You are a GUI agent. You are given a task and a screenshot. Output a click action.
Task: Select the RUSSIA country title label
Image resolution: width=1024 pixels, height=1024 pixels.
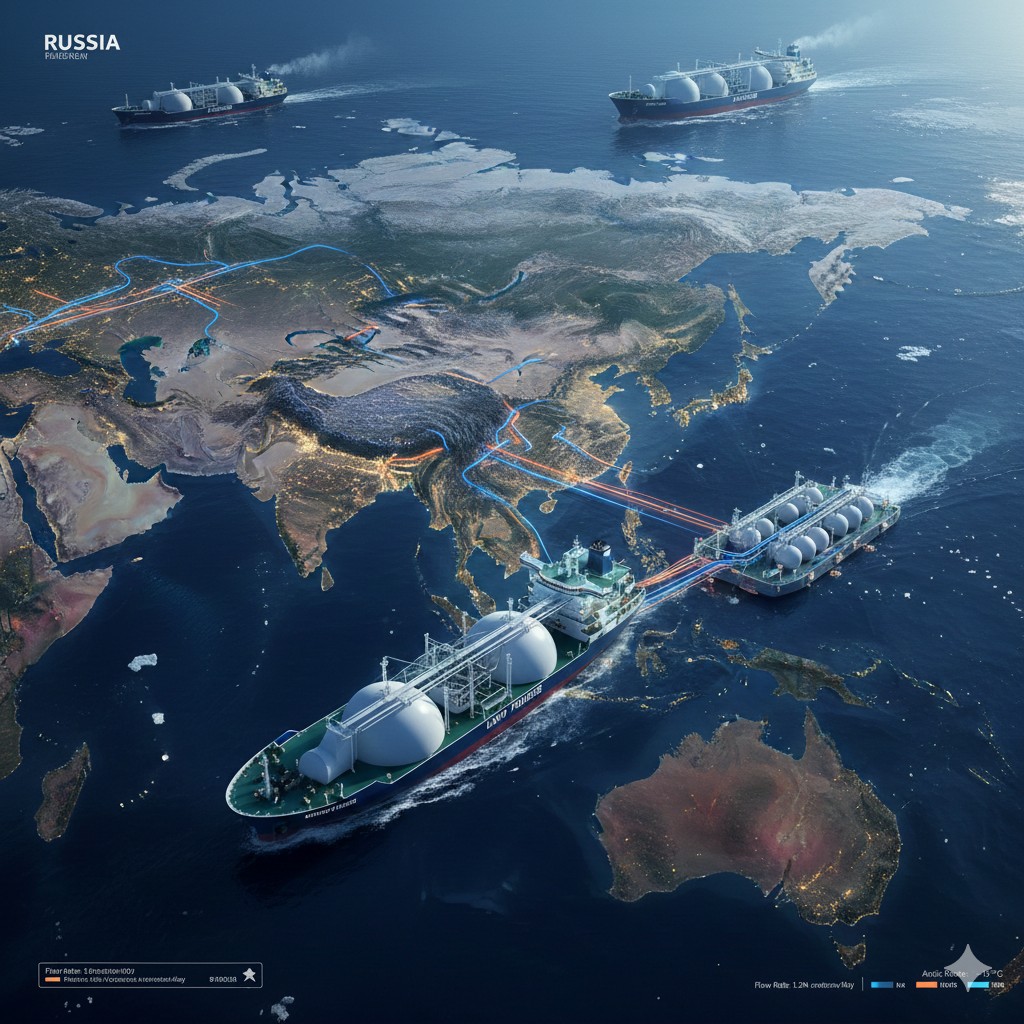tap(82, 42)
